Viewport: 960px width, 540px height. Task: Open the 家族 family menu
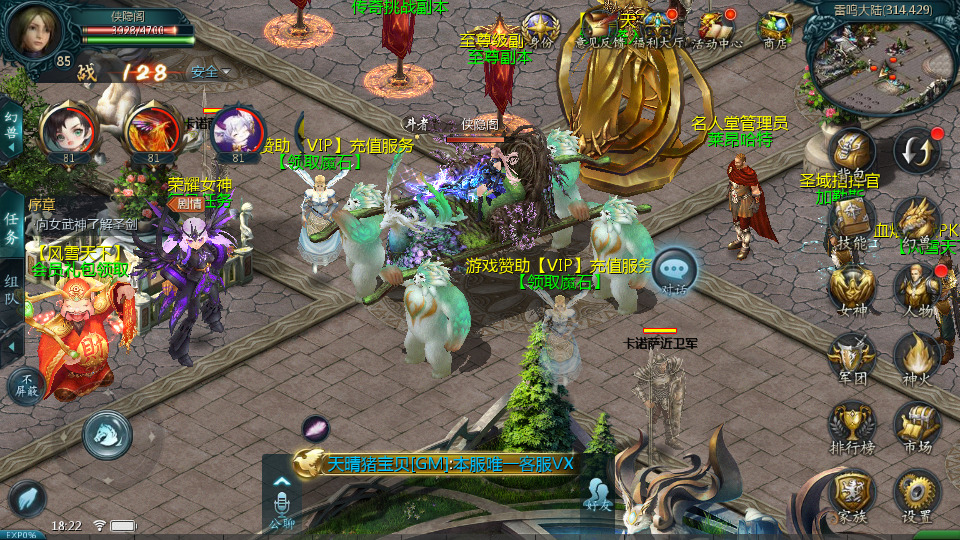point(852,495)
